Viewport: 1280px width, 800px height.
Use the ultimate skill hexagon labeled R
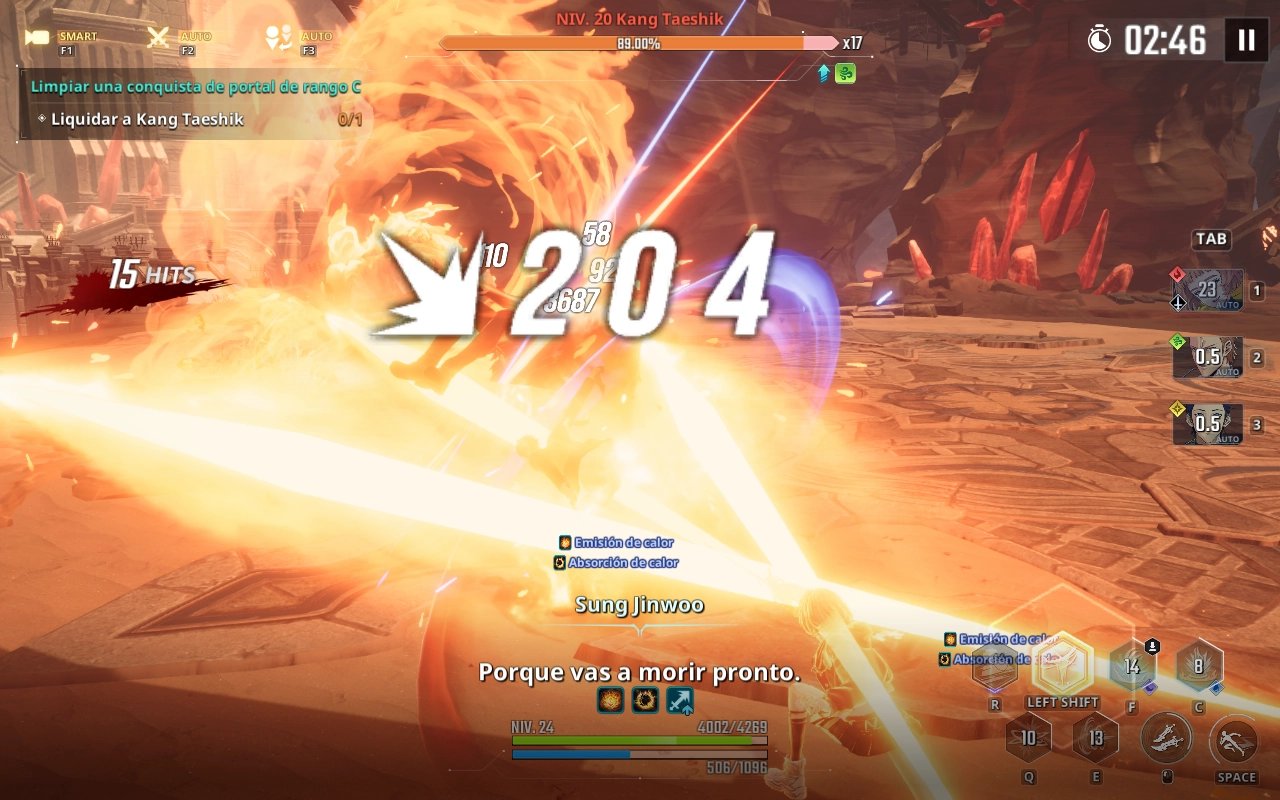point(995,664)
